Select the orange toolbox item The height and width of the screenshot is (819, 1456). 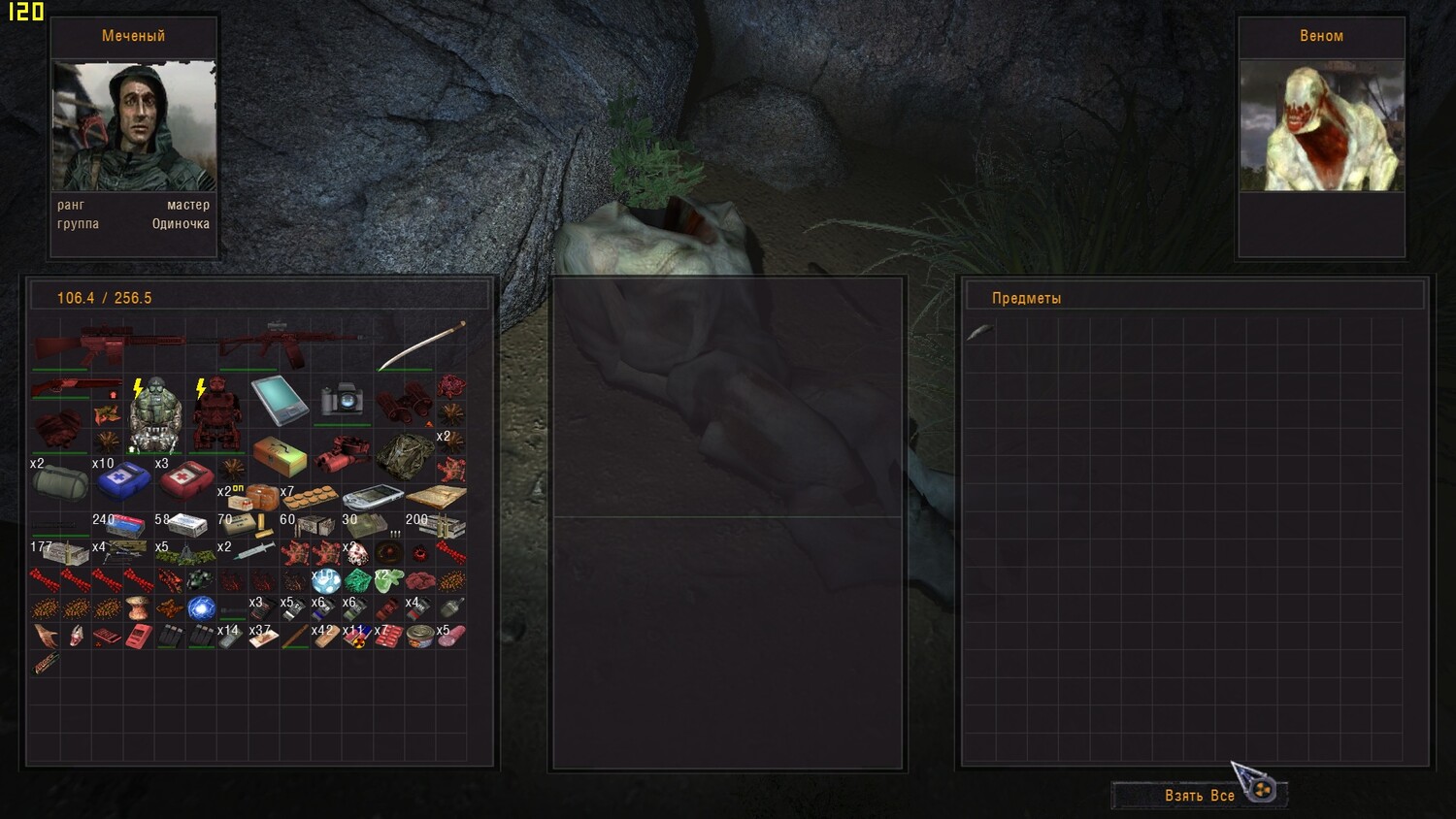pos(280,454)
